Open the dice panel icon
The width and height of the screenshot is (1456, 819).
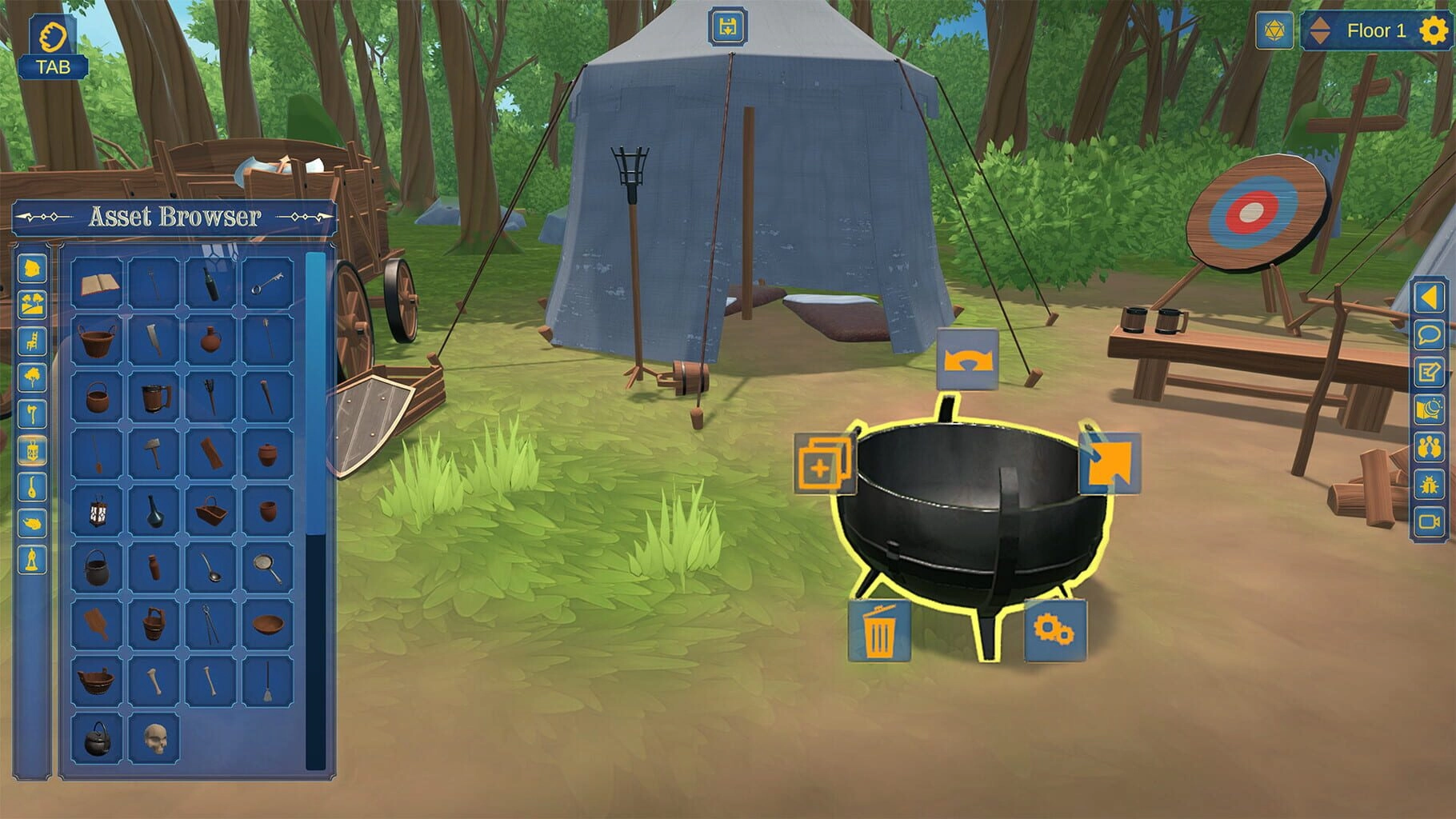coord(1274,31)
